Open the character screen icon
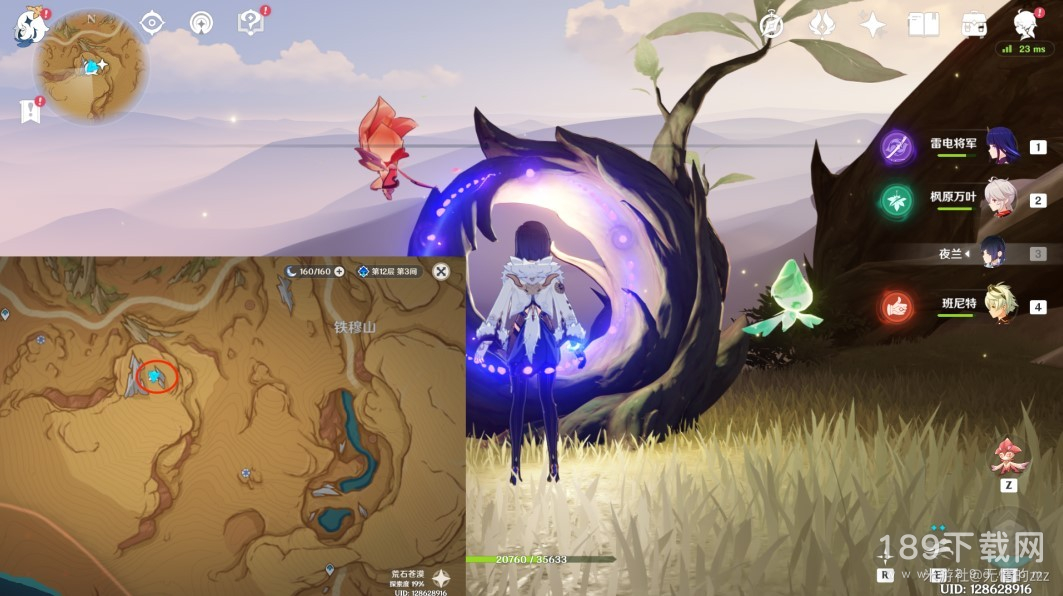The width and height of the screenshot is (1063, 596). [1024, 24]
